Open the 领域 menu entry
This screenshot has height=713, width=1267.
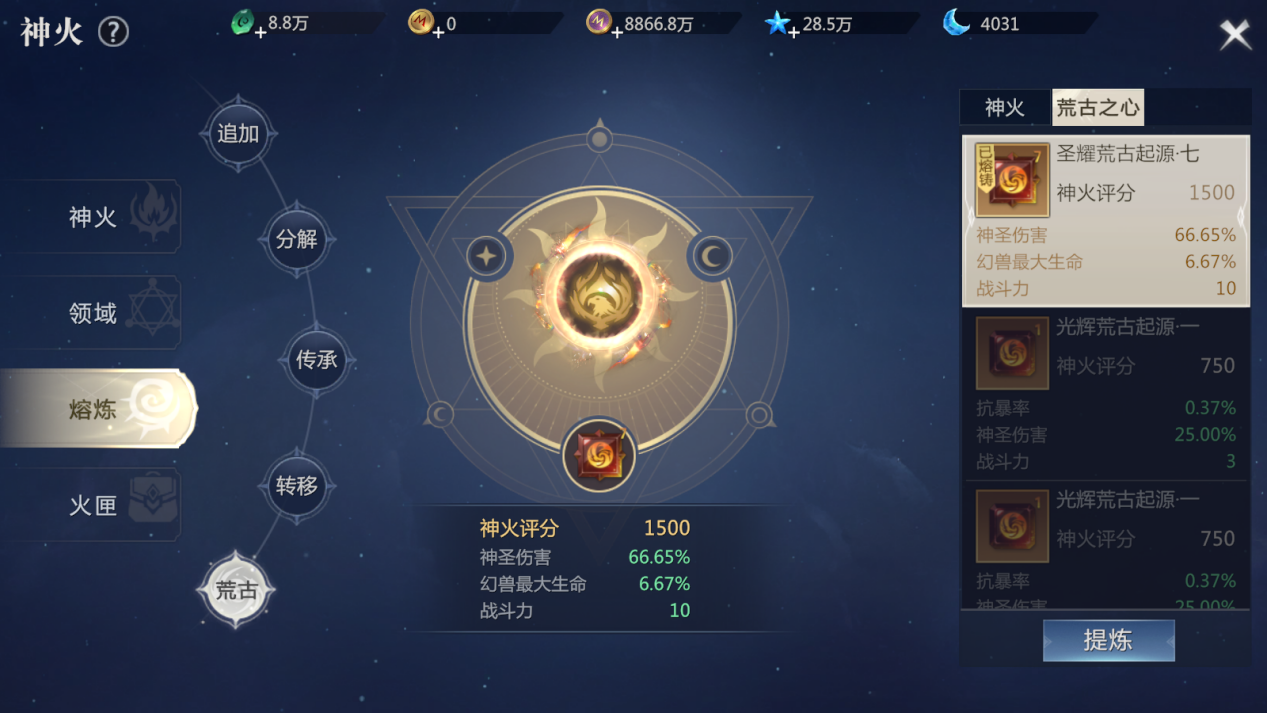[x=95, y=313]
